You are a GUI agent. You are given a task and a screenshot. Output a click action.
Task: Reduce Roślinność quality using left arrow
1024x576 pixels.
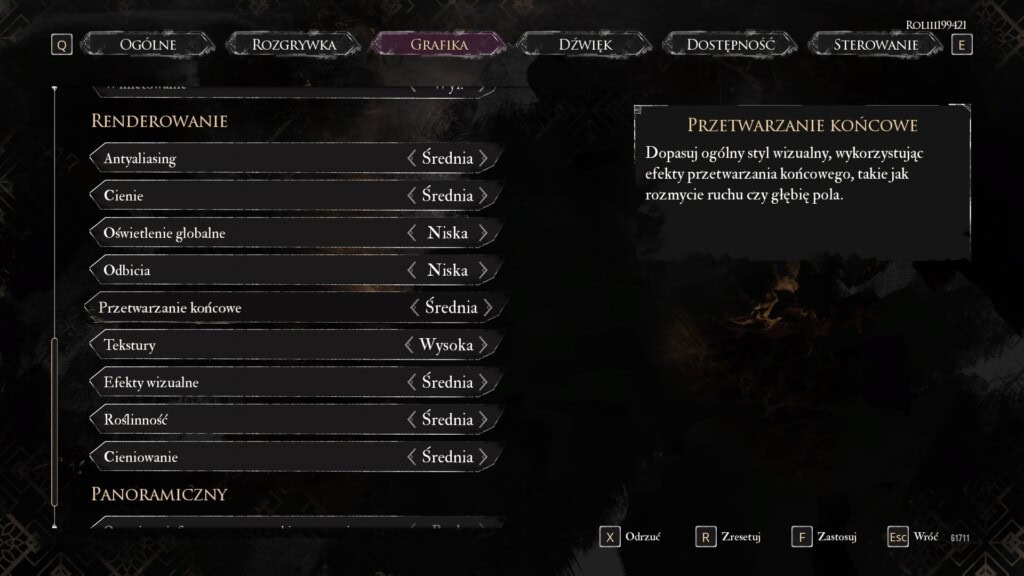411,420
